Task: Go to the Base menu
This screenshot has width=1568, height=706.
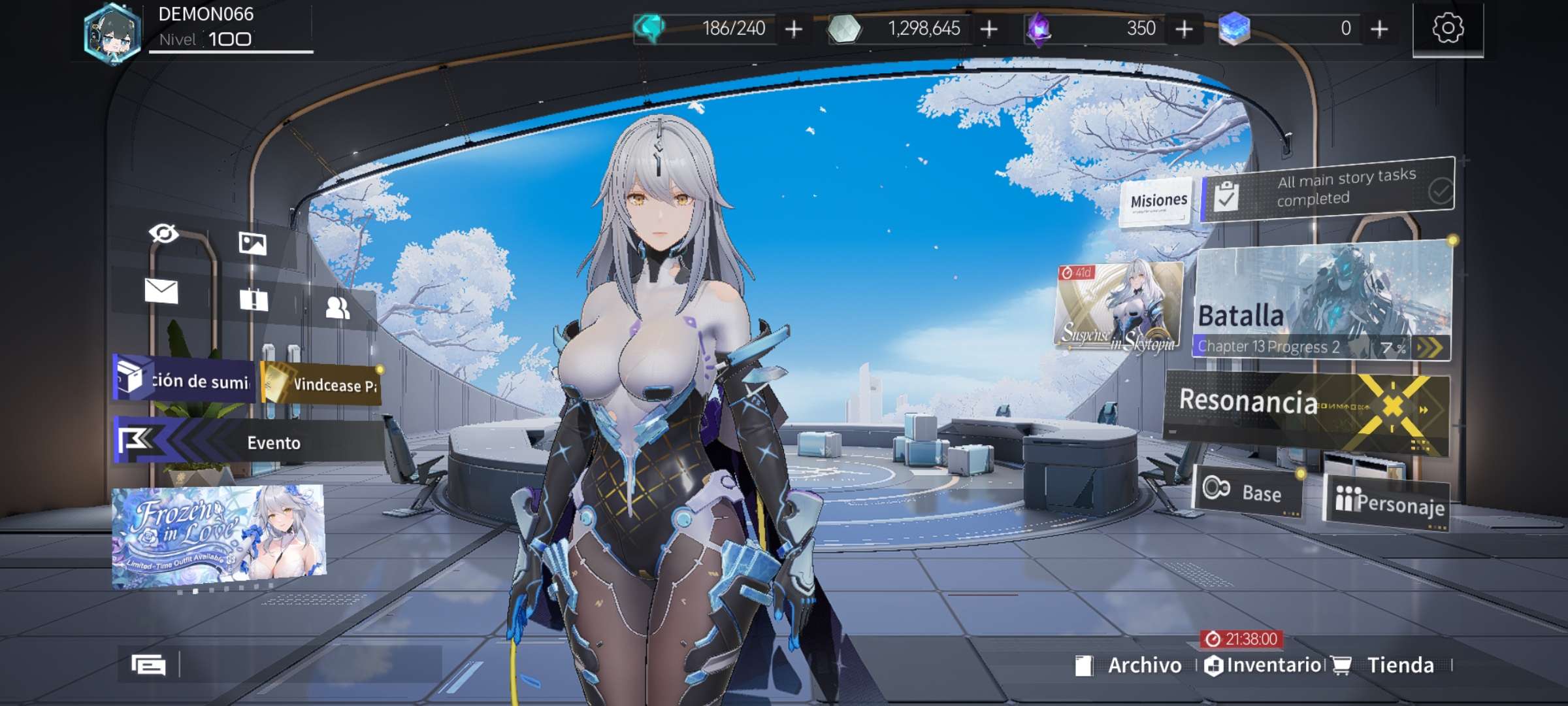Action: [x=1248, y=492]
